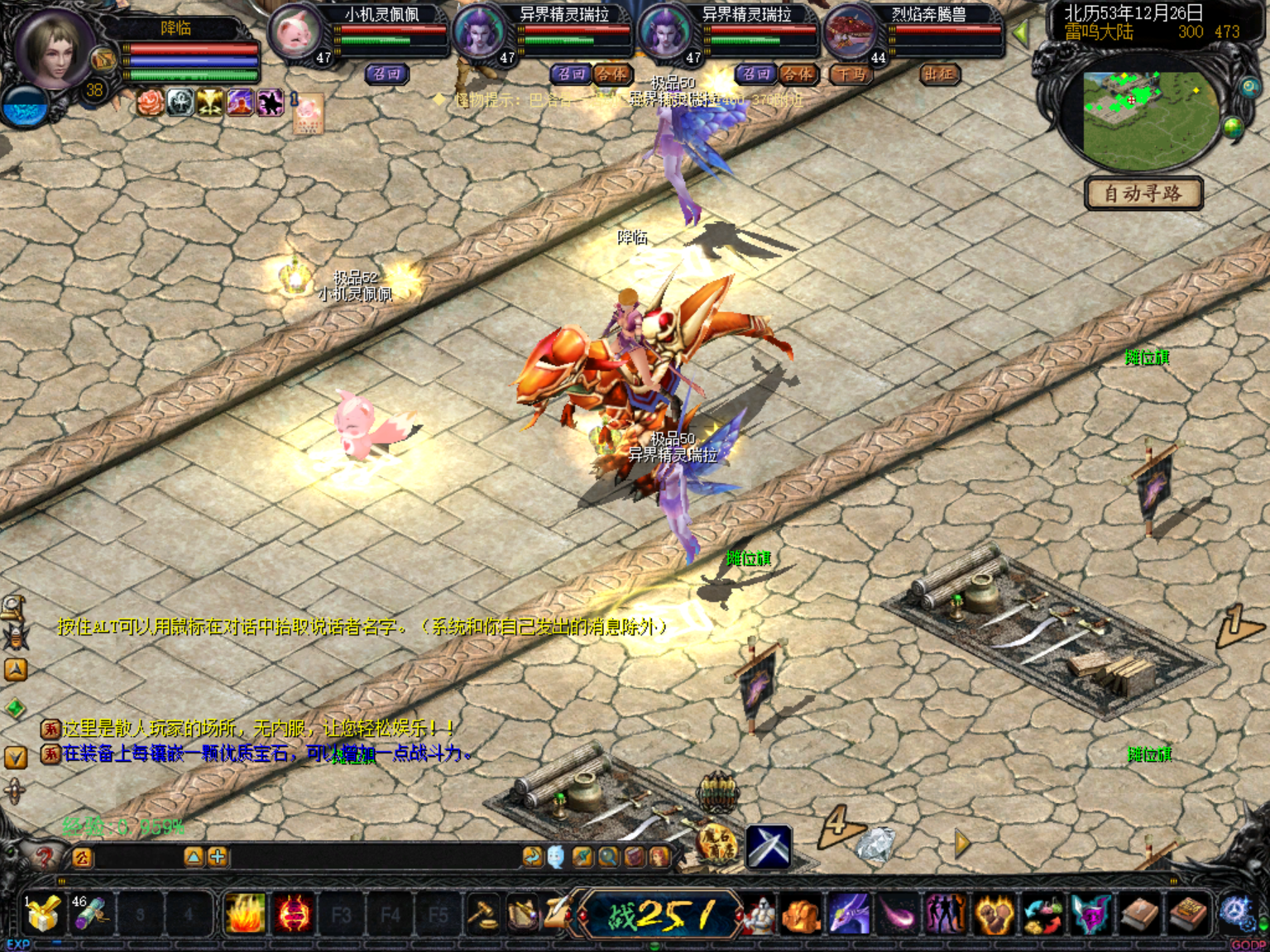Open the red question mark help button
Image resolution: width=1270 pixels, height=952 pixels.
[44, 855]
